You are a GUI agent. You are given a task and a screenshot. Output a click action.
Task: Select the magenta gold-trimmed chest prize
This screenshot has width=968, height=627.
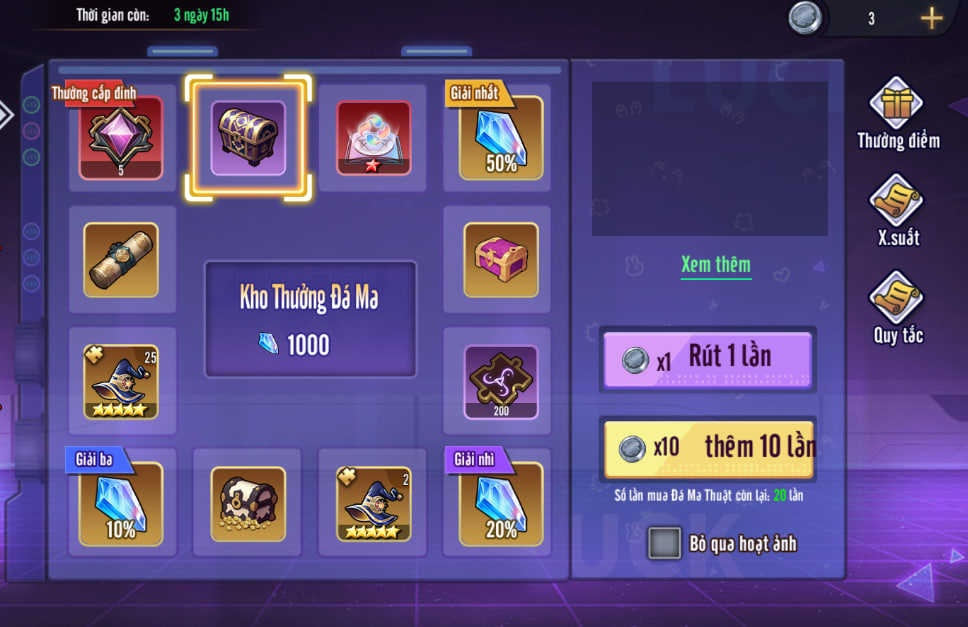[x=500, y=260]
